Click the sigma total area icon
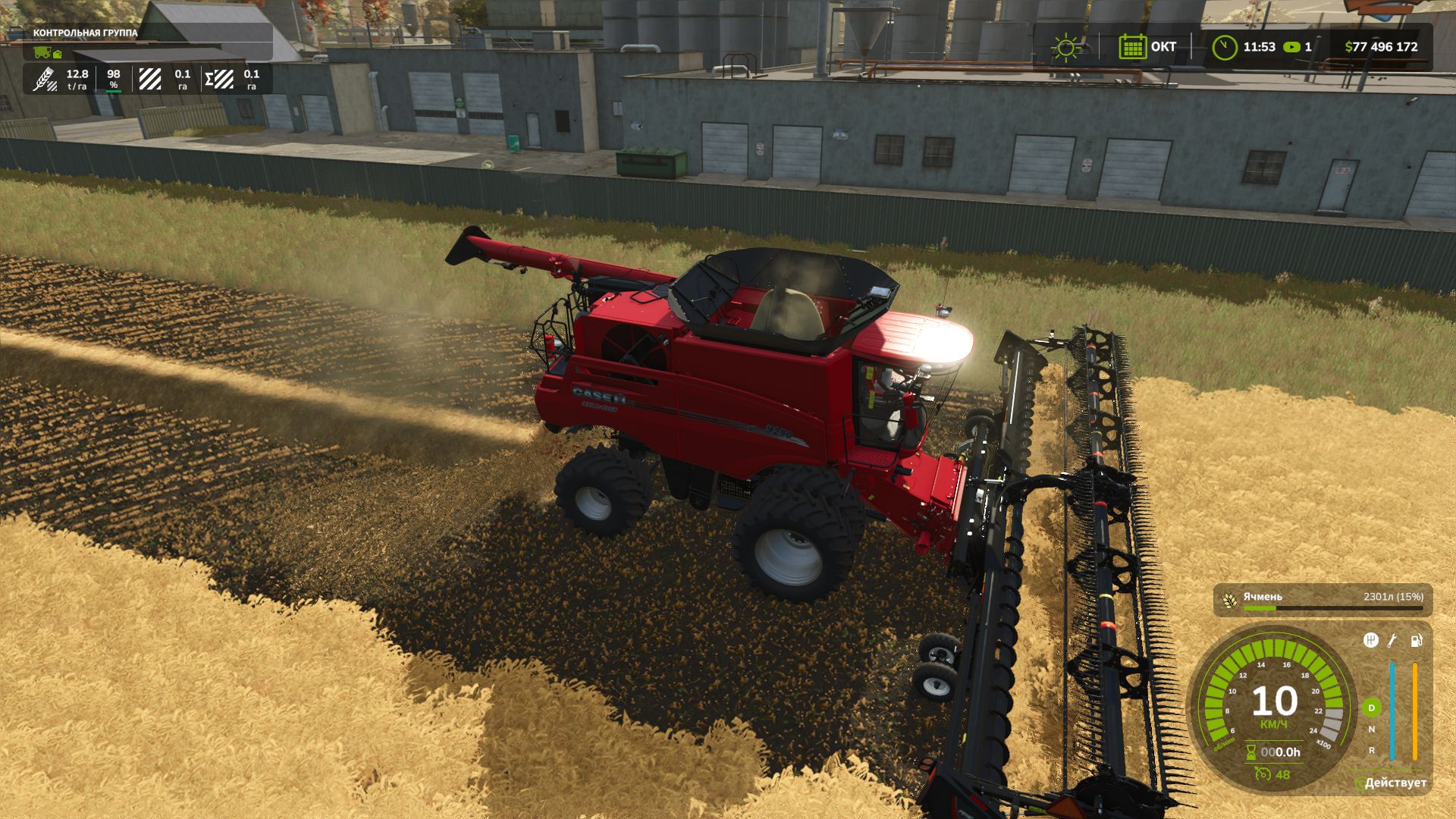 tap(218, 79)
